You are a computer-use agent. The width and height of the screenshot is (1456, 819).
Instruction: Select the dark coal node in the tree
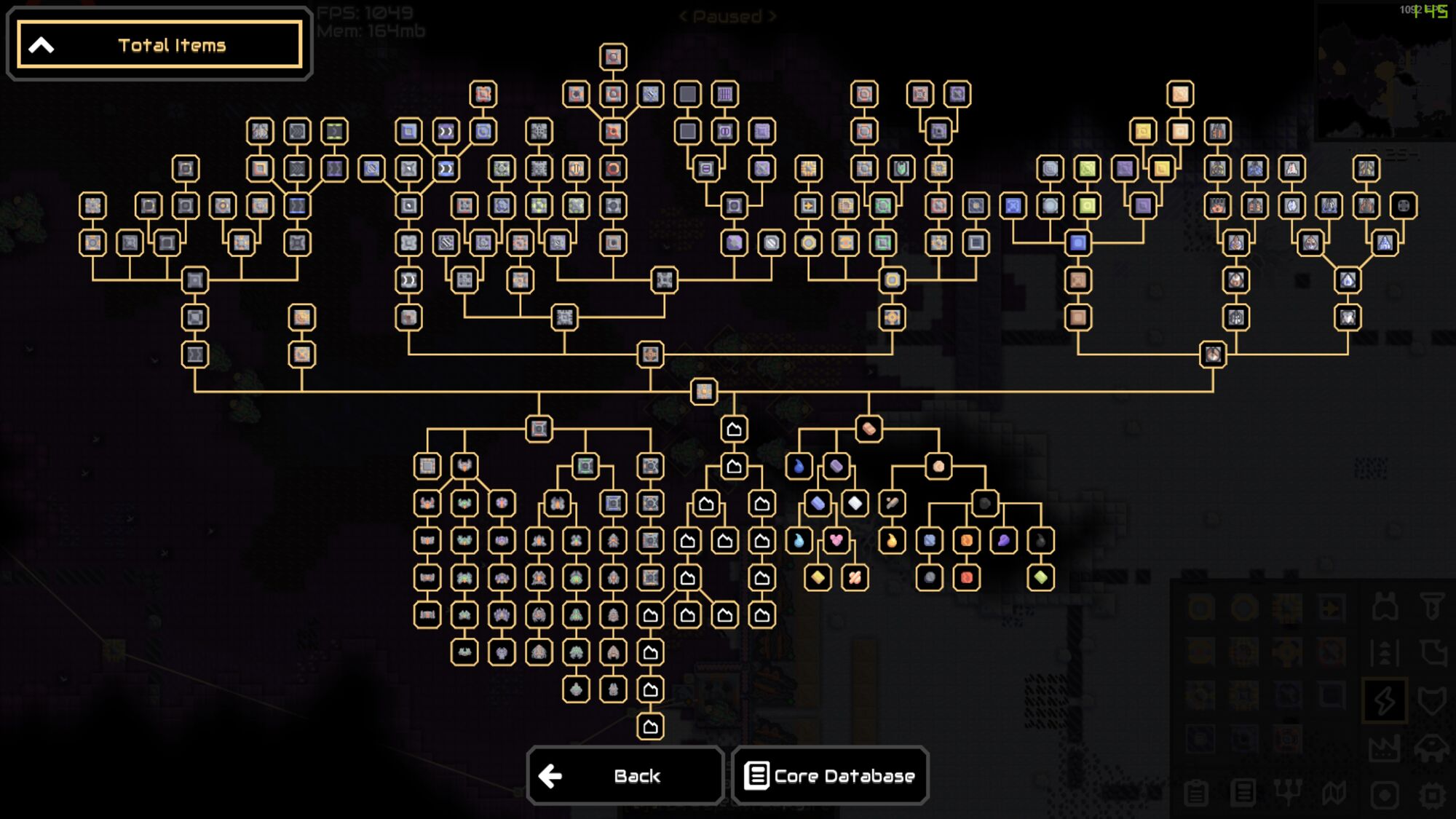tap(985, 502)
